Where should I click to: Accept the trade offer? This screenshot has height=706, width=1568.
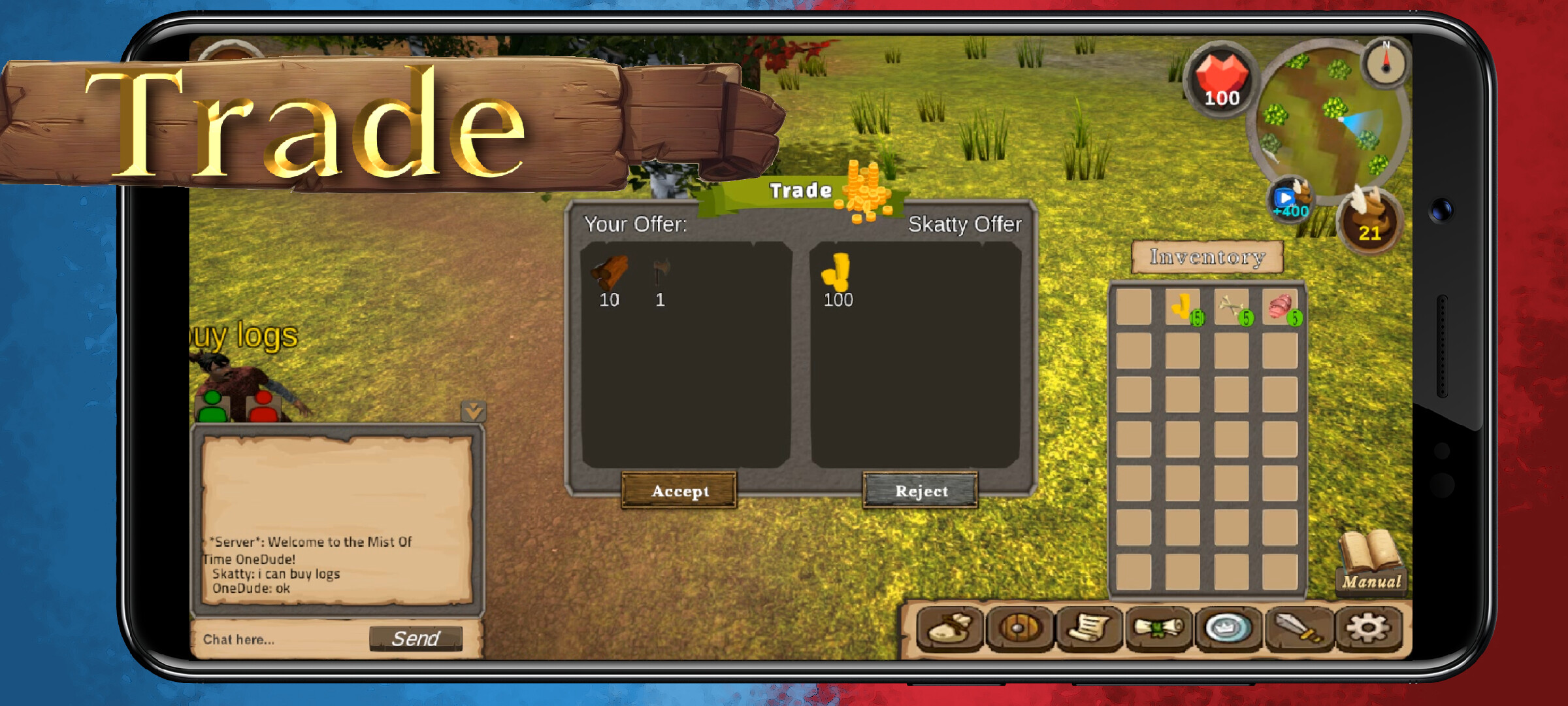[679, 491]
